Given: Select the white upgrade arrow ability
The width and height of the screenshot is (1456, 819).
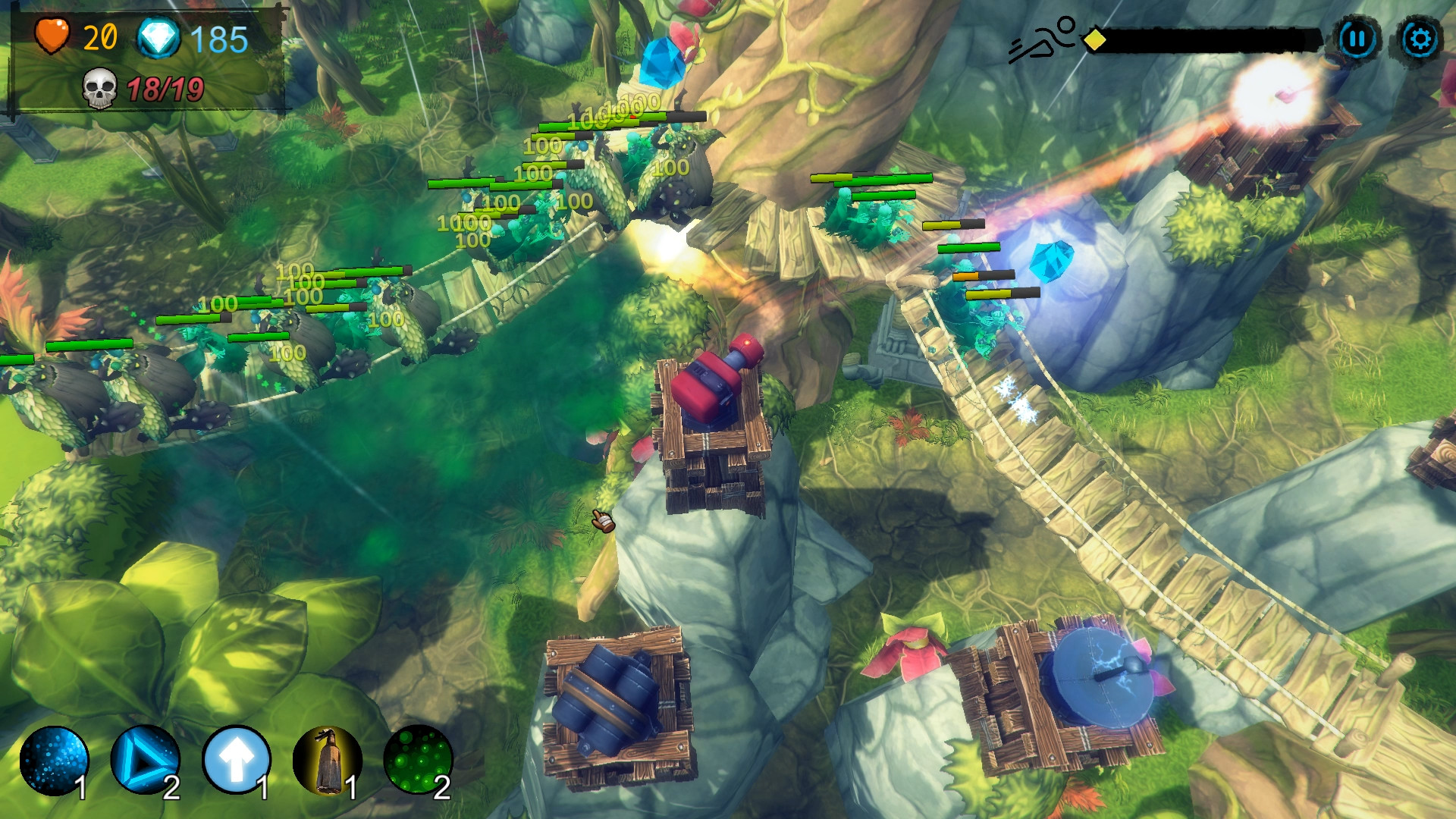Looking at the screenshot, I should pyautogui.click(x=235, y=761).
